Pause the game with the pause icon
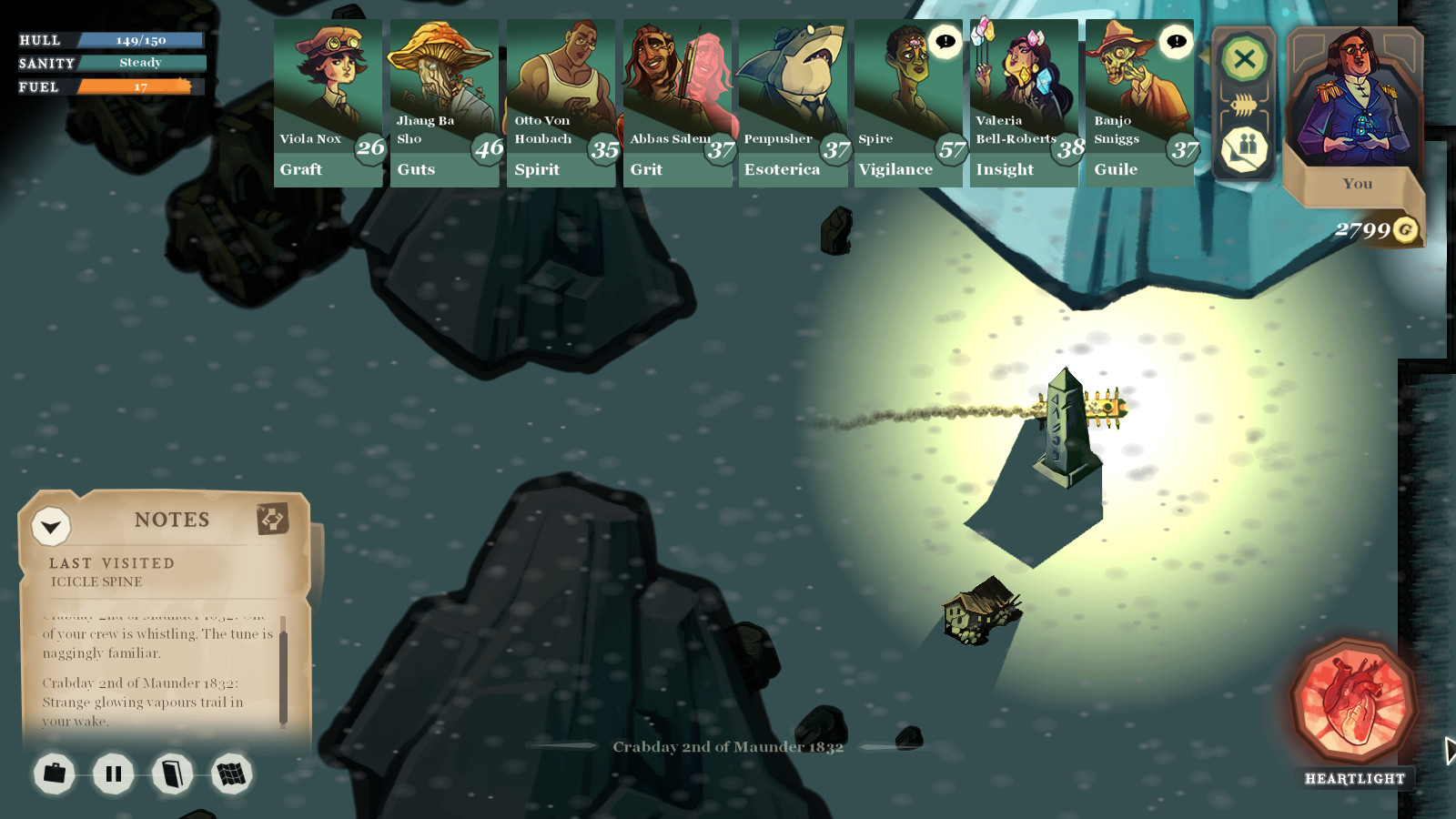This screenshot has width=1456, height=819. click(113, 774)
